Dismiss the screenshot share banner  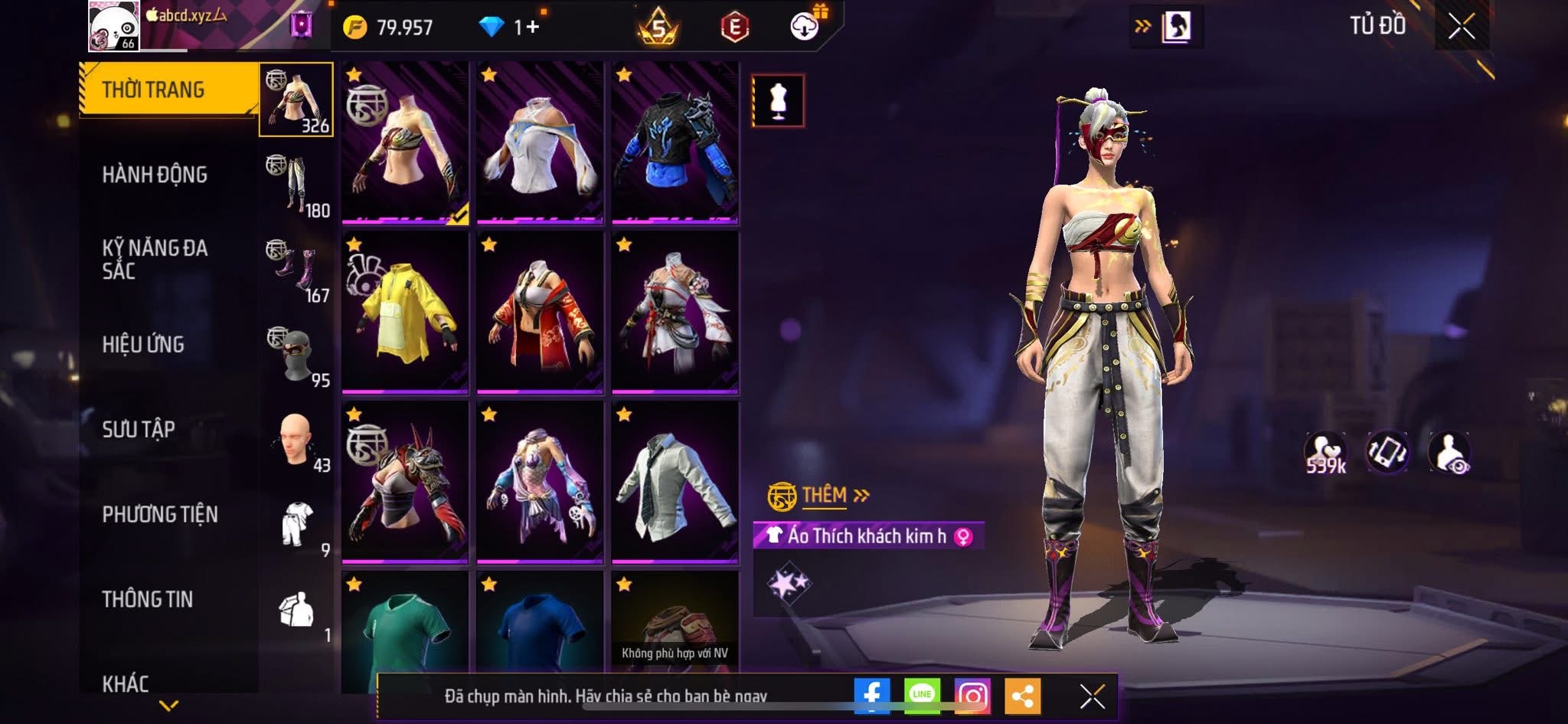click(x=1092, y=696)
